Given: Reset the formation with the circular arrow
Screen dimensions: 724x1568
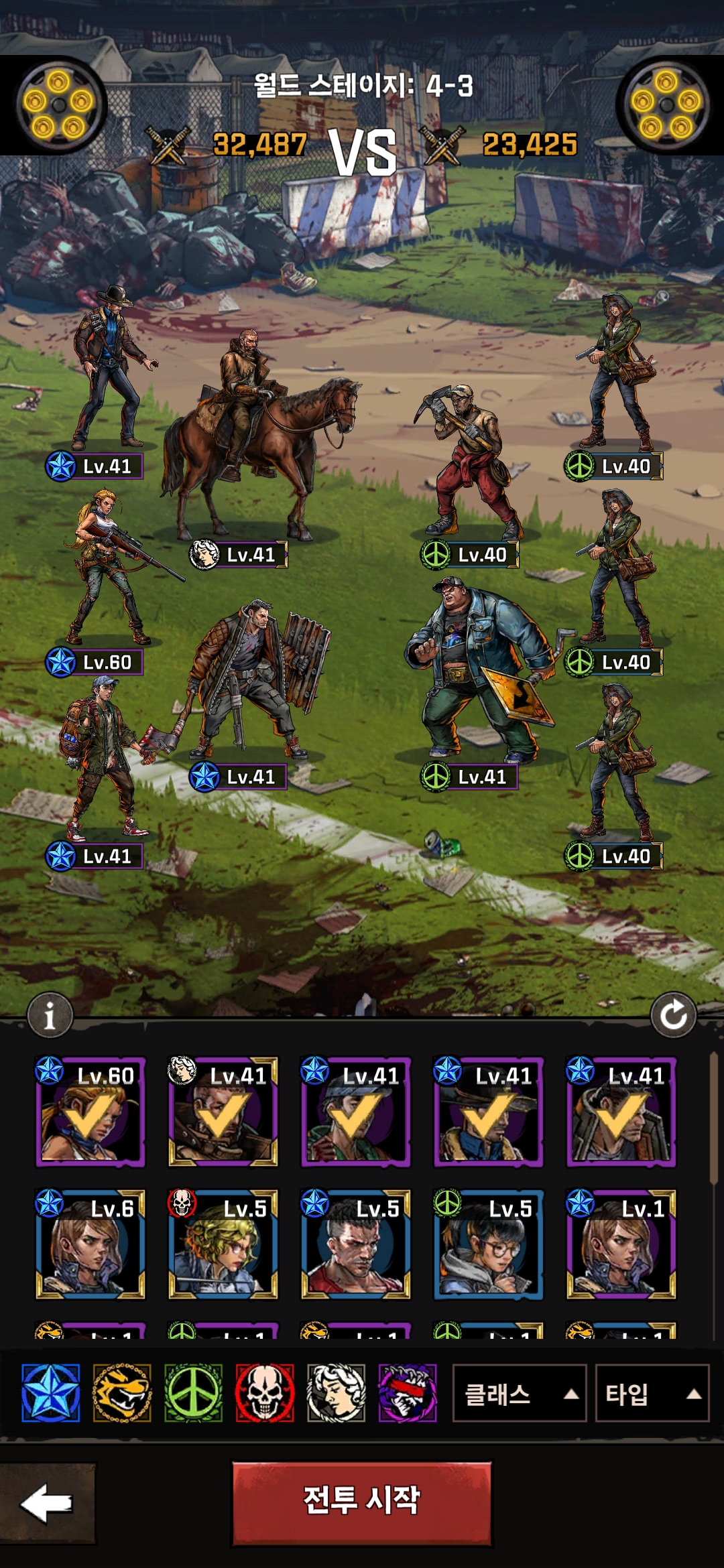Looking at the screenshot, I should pyautogui.click(x=673, y=1015).
